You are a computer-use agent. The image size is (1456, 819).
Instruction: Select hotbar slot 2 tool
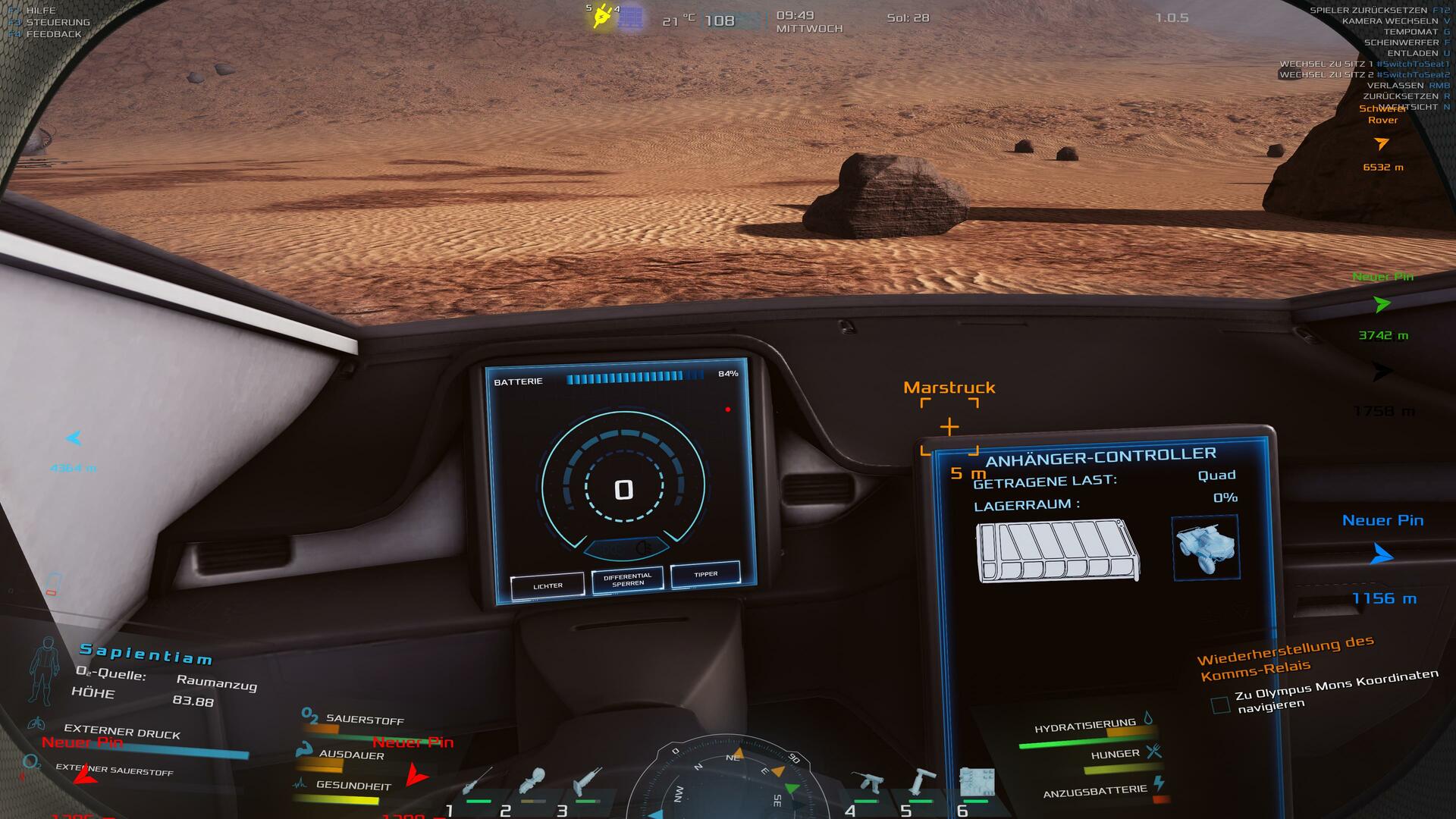[x=532, y=781]
